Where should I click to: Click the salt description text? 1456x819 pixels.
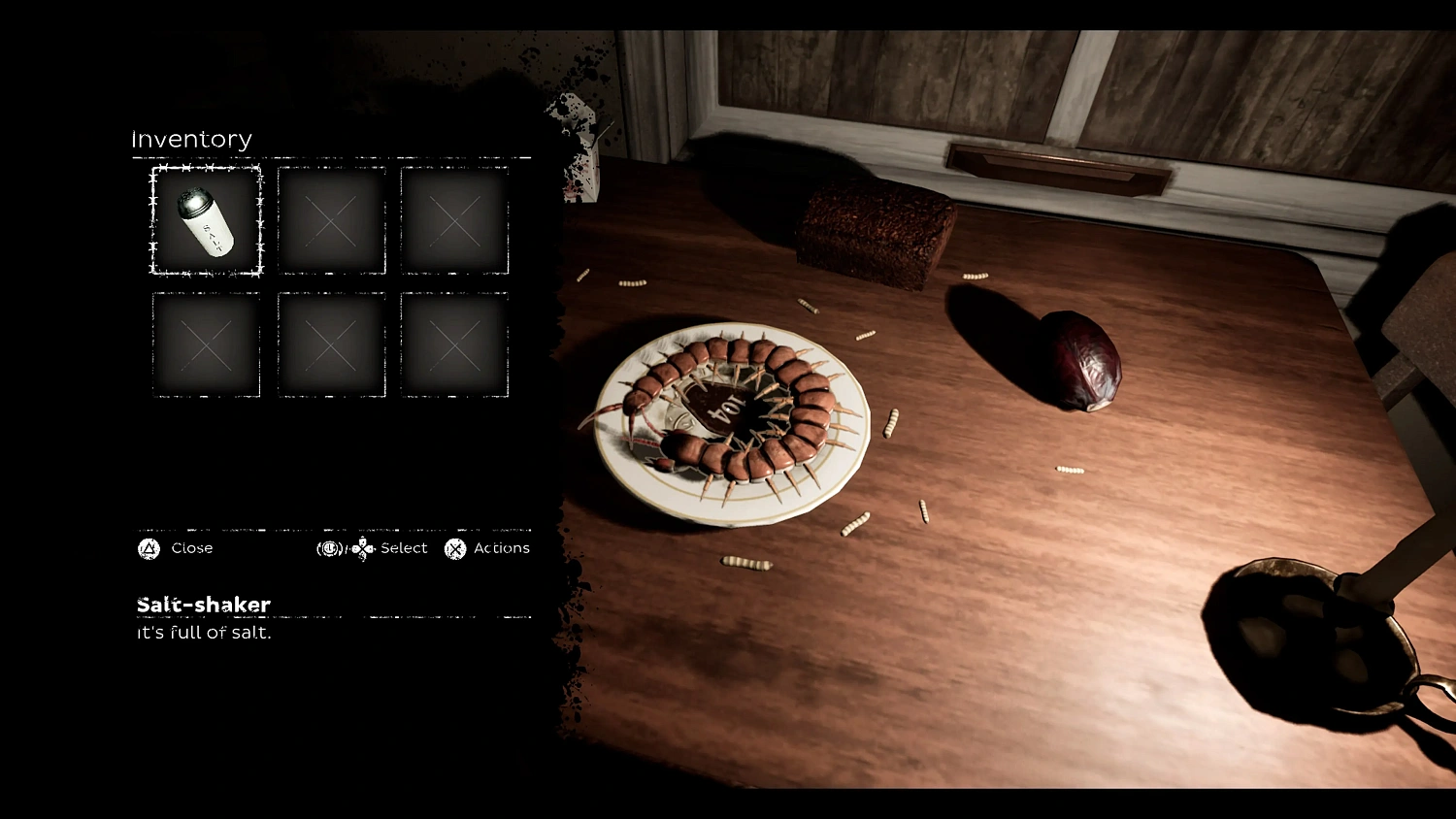203,633
